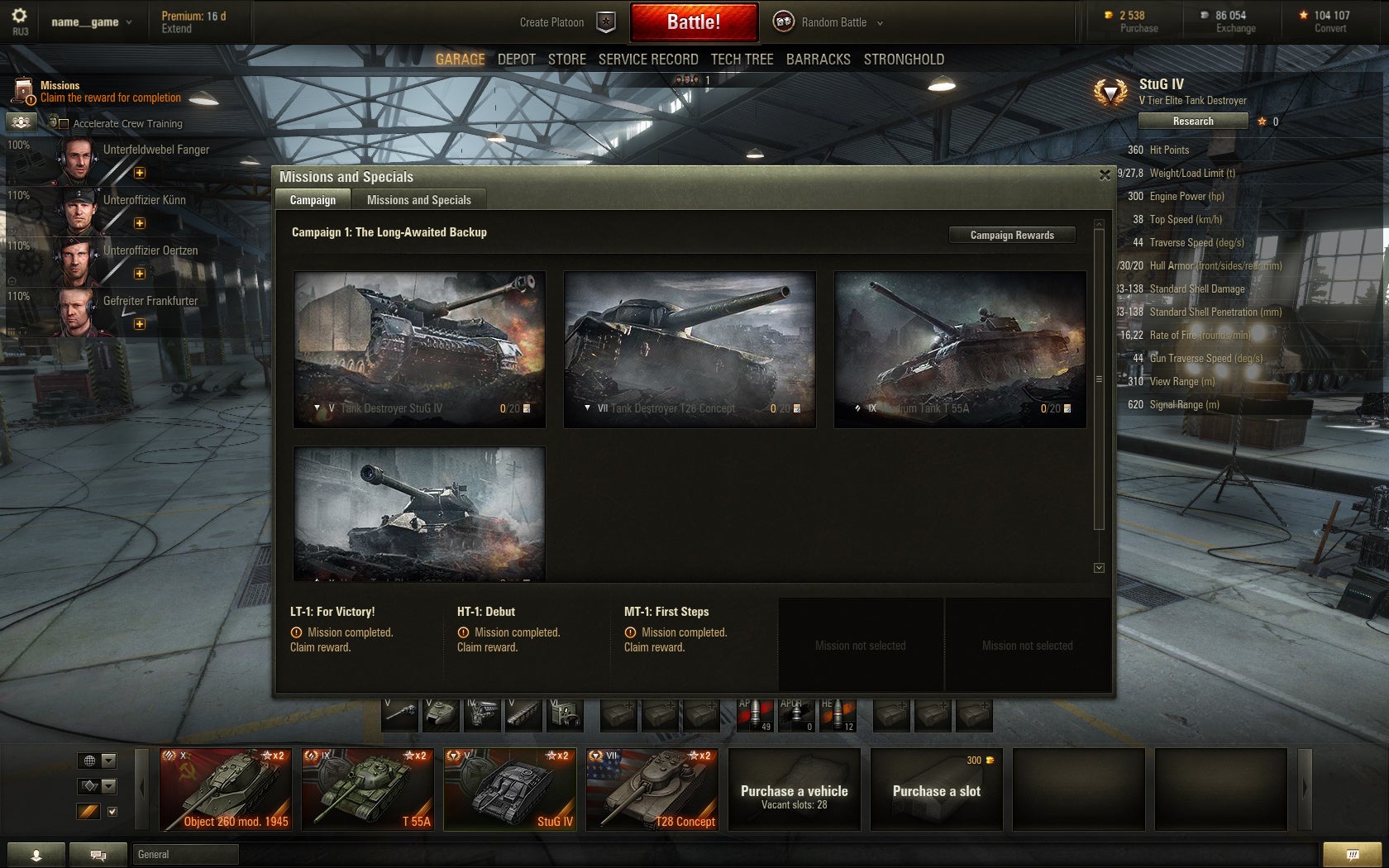The image size is (1389, 868).
Task: Start a battle with the red Battle! button
Action: pos(694,22)
